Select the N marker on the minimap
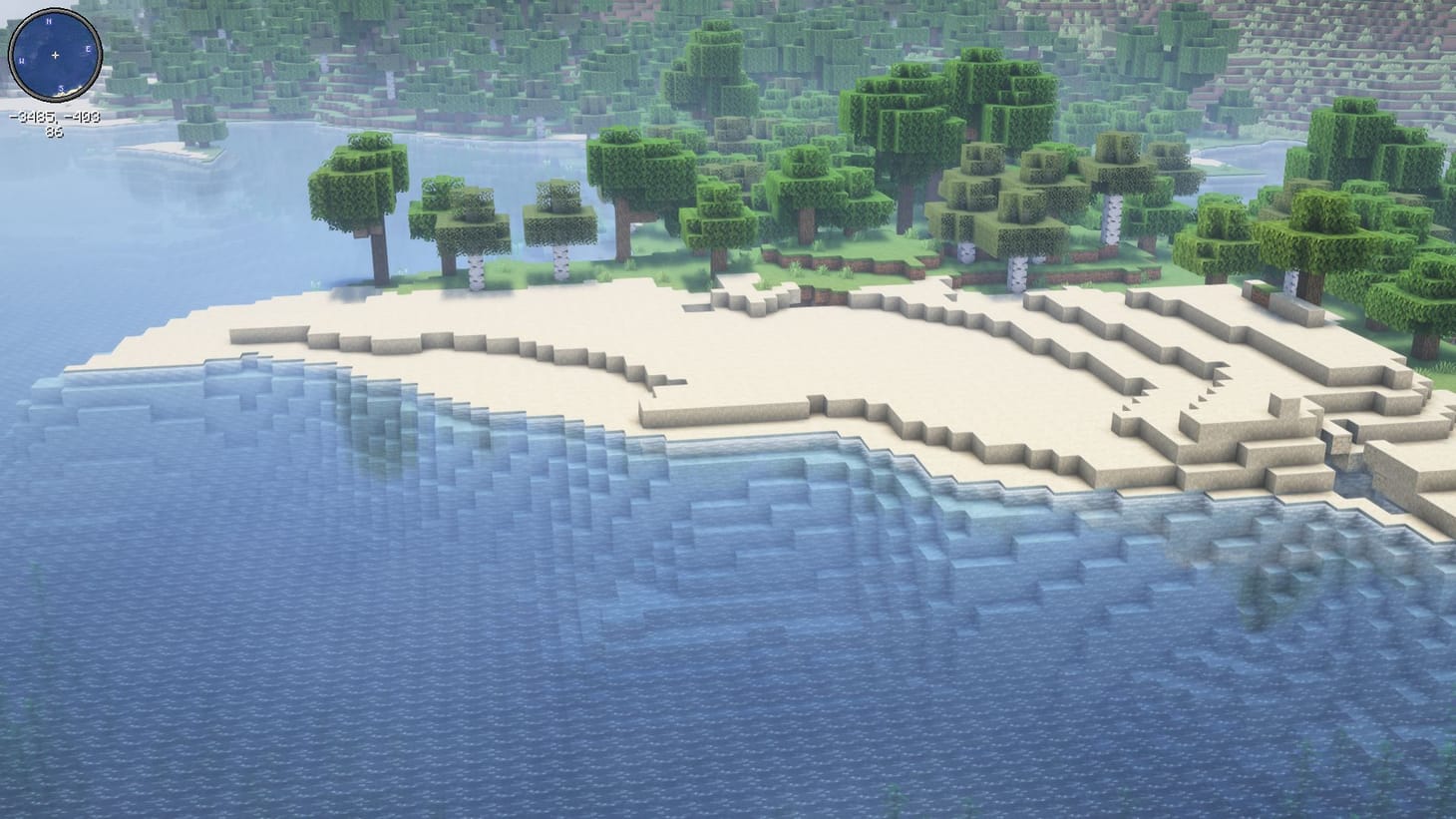Viewport: 1456px width, 819px height. pos(49,22)
